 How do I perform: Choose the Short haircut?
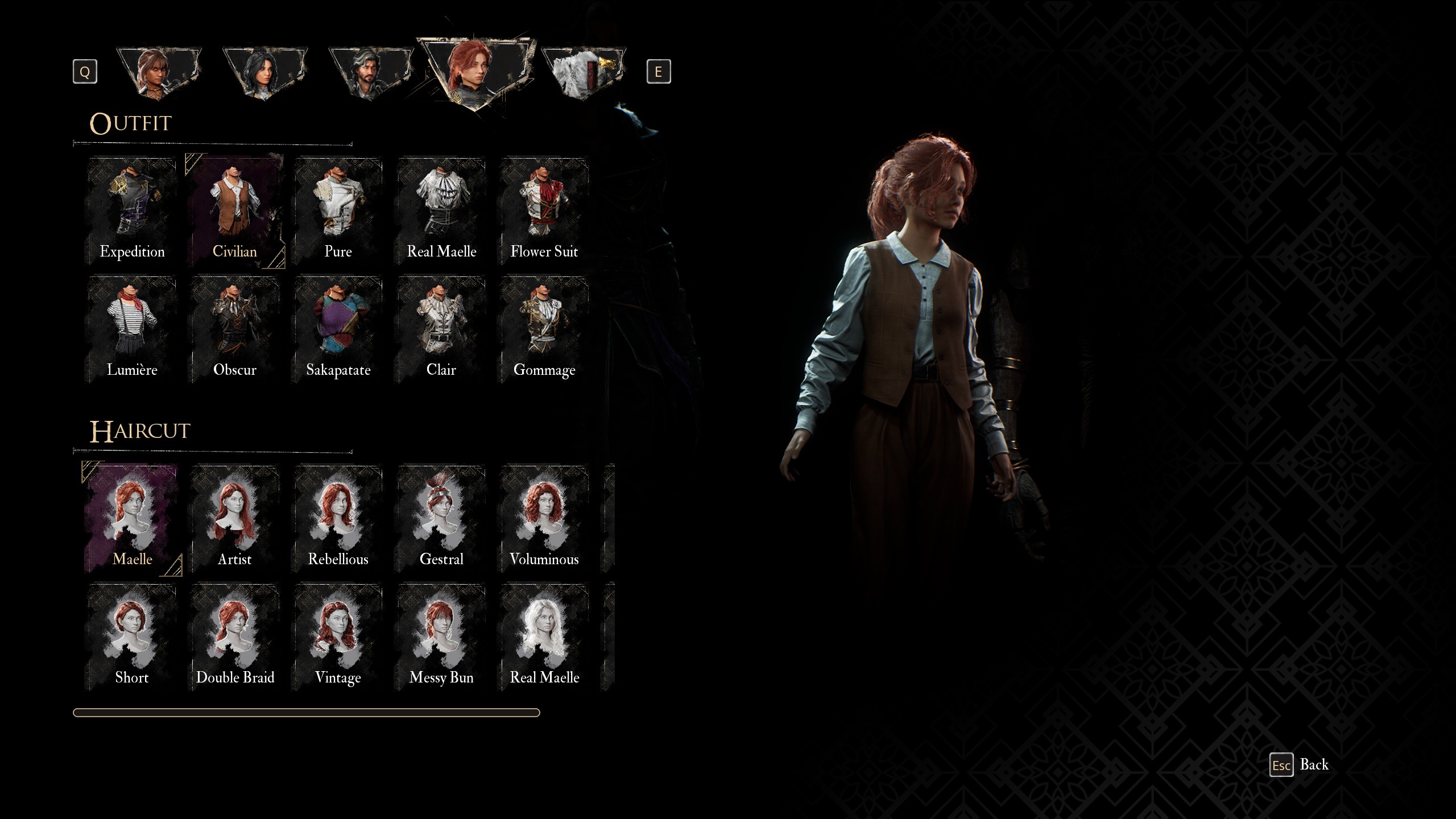[132, 636]
